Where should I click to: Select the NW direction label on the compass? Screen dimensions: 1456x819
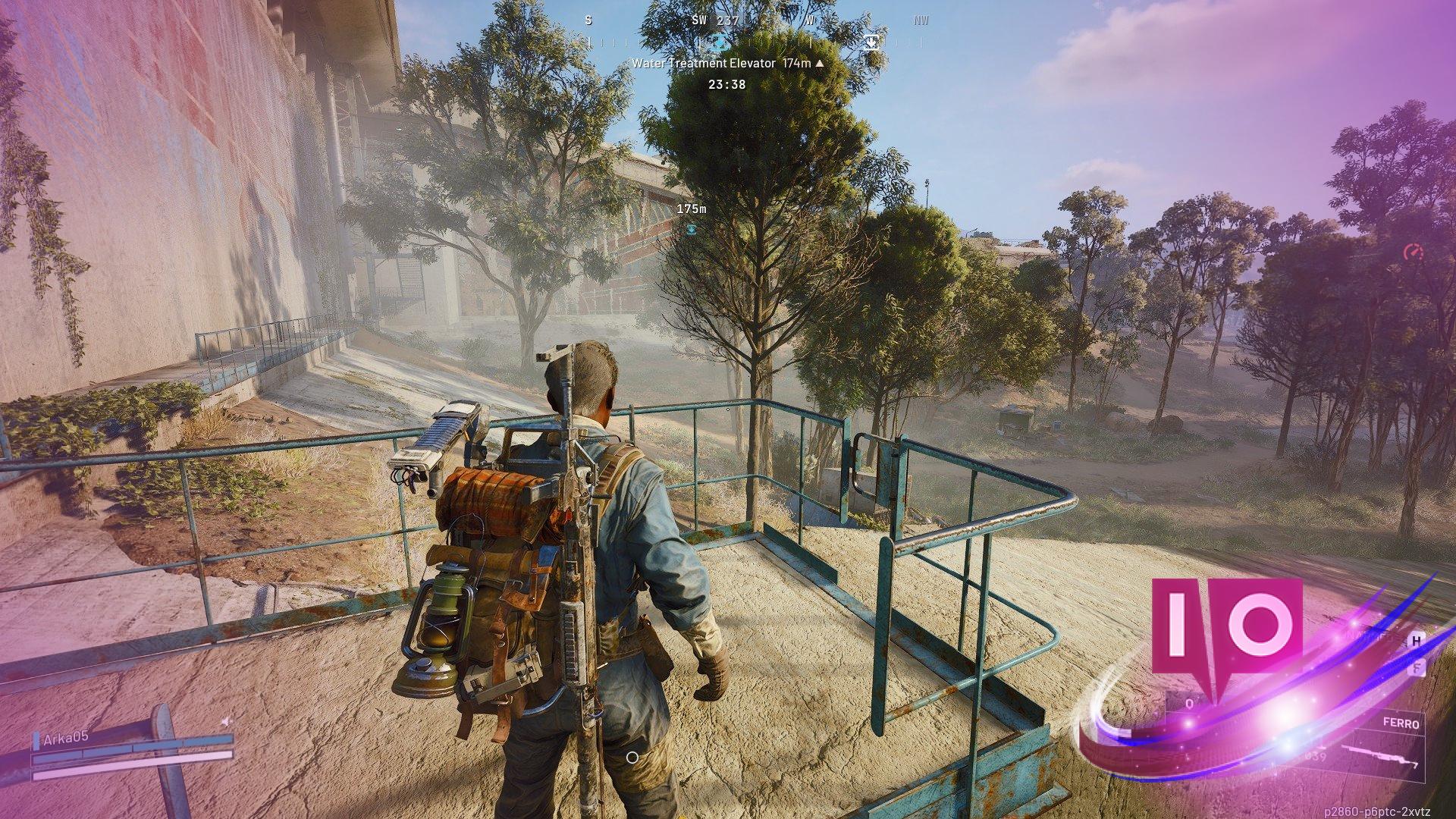pyautogui.click(x=921, y=20)
